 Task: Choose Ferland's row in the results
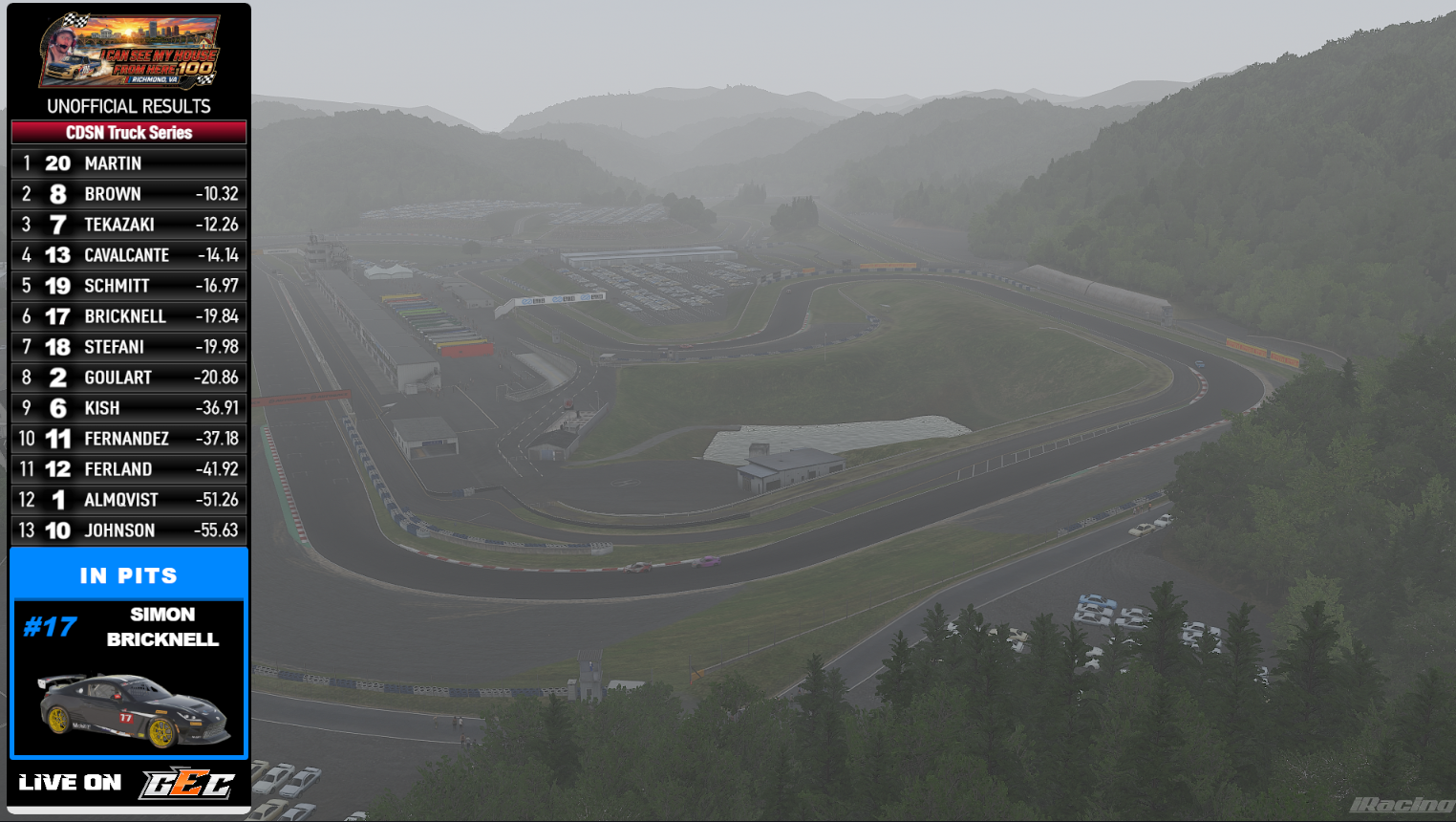click(x=129, y=469)
